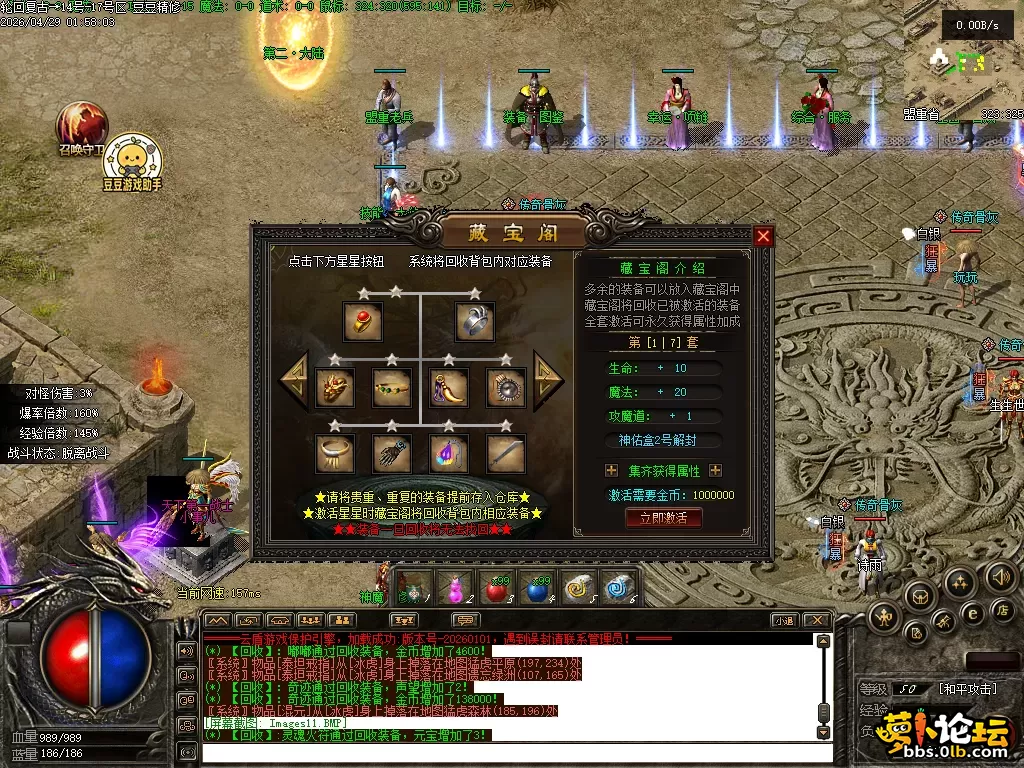Click the 立即激活 activate-now button
1024x768 pixels.
click(x=663, y=518)
